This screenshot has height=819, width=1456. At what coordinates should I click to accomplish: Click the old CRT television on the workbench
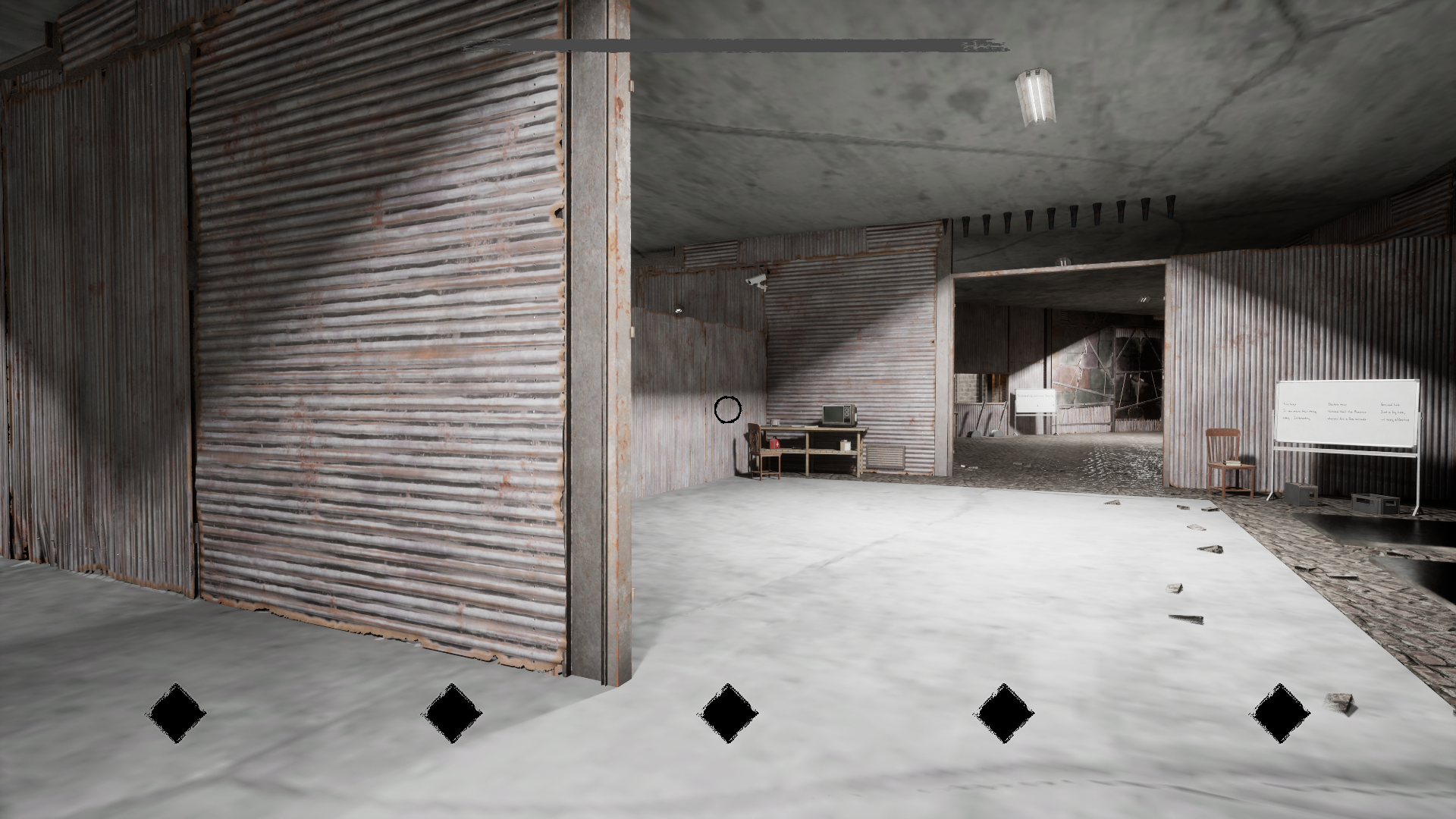[836, 415]
